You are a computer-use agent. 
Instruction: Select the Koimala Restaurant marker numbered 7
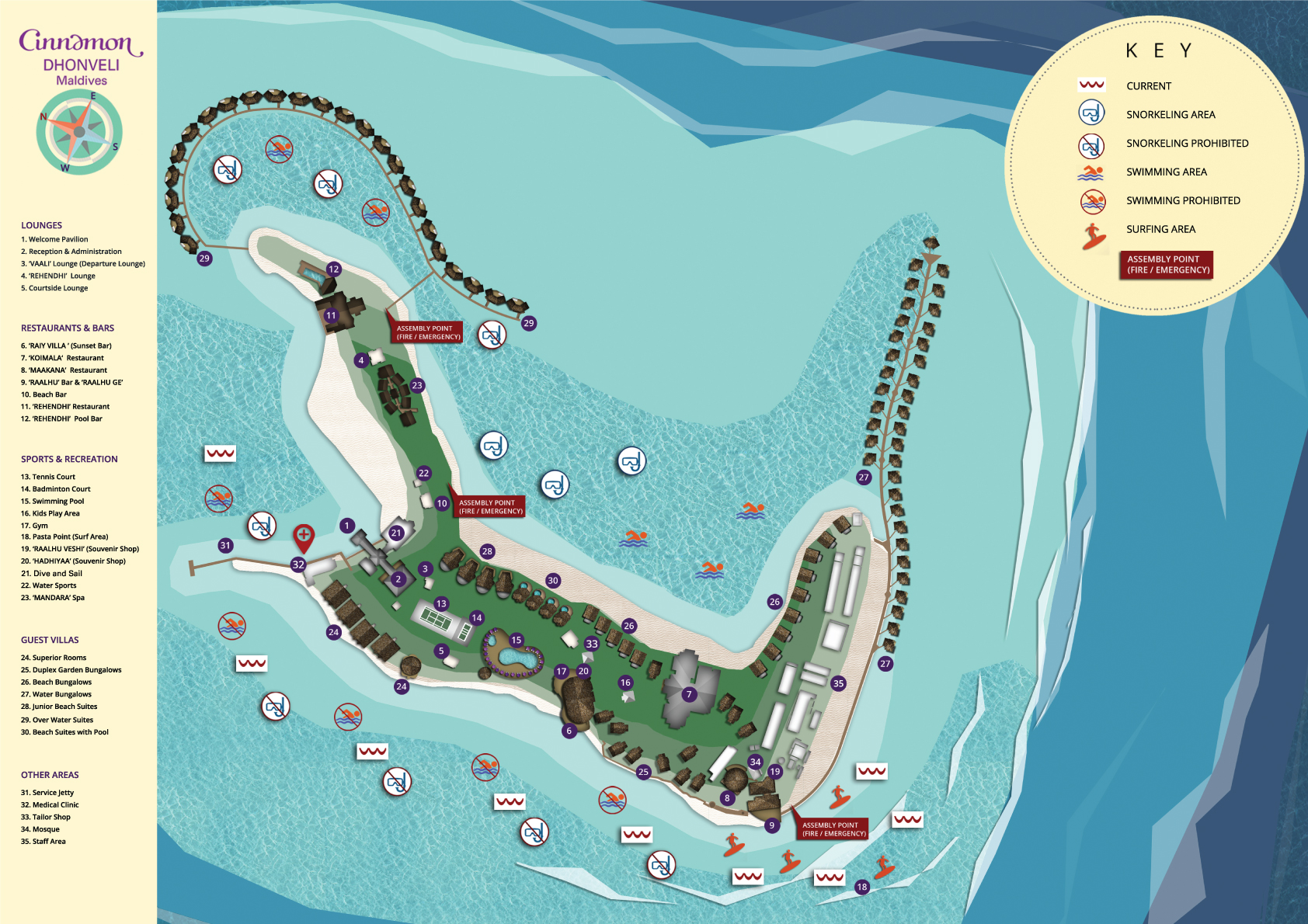(689, 694)
